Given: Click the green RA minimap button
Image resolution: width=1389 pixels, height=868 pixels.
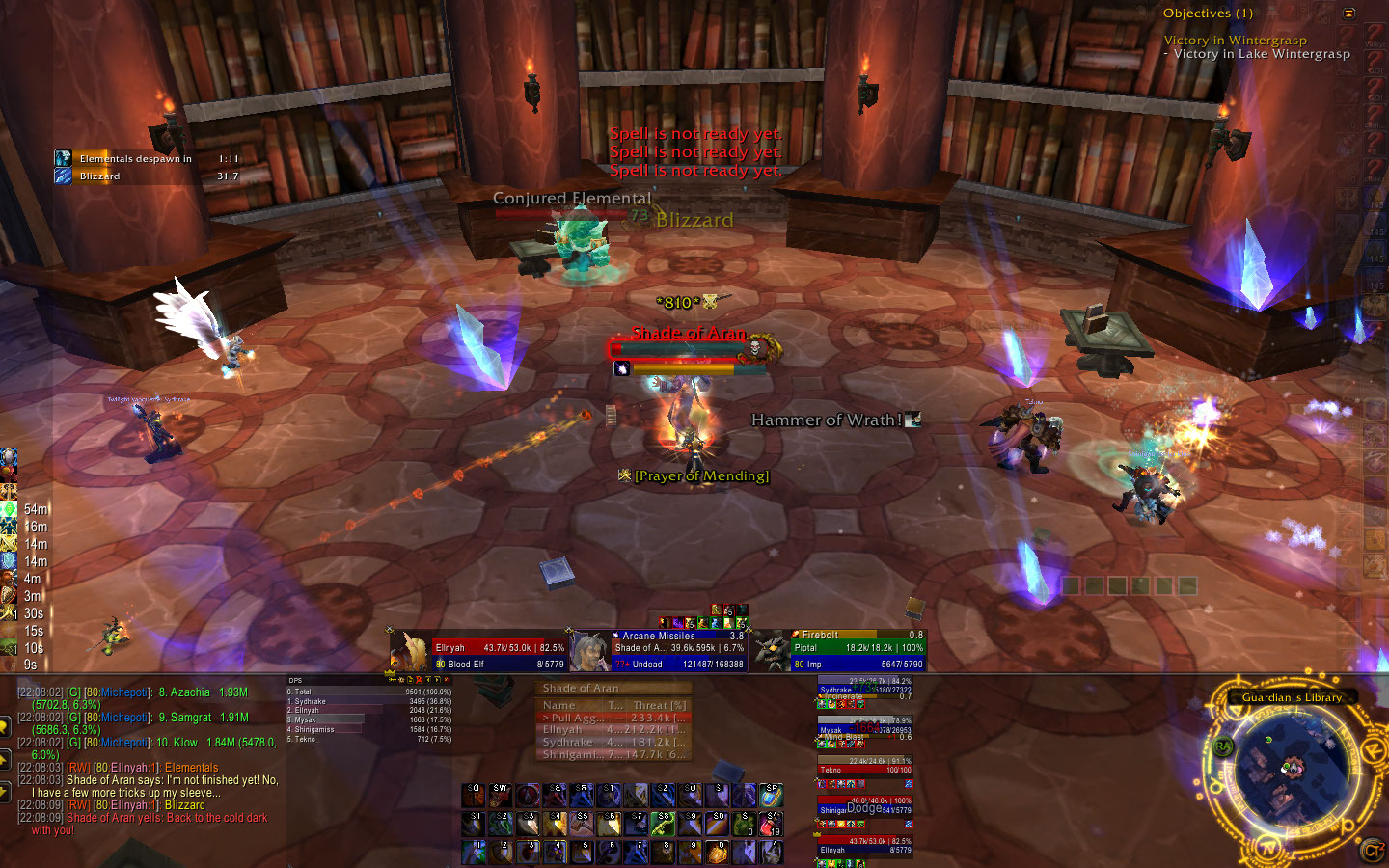Looking at the screenshot, I should coord(1223,746).
